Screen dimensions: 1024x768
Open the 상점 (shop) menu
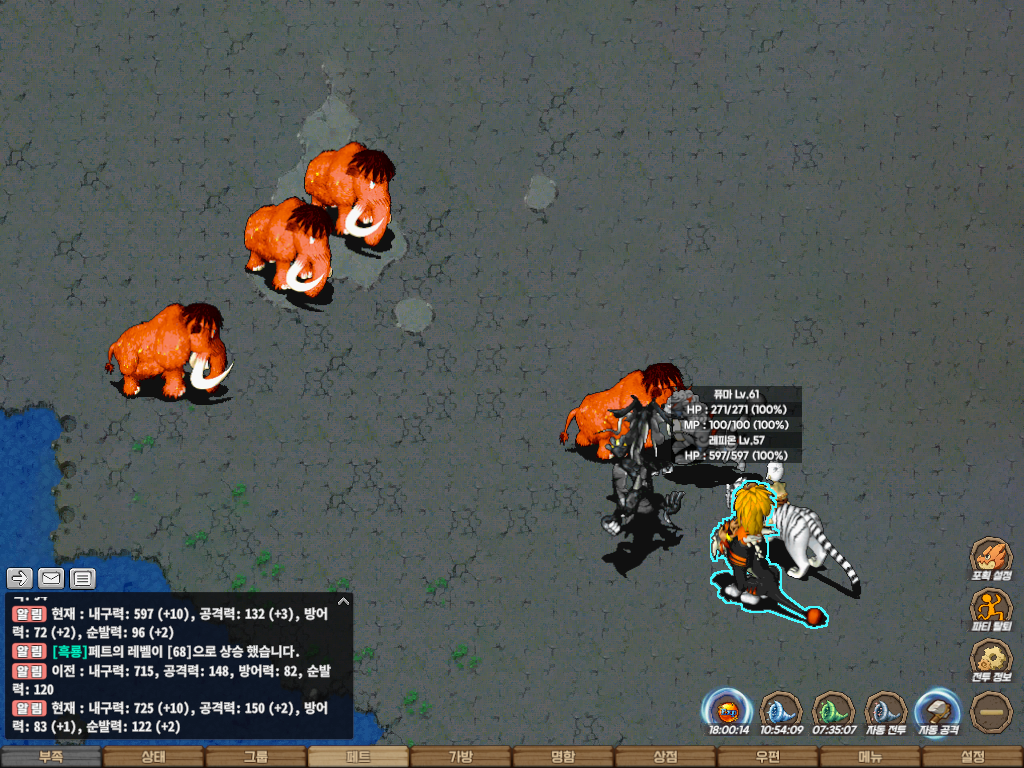pos(665,757)
